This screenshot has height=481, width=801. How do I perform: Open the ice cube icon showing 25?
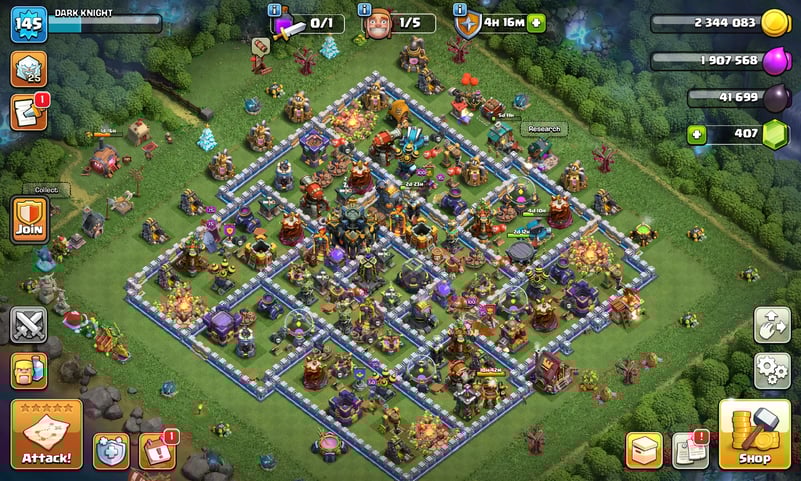tap(29, 69)
